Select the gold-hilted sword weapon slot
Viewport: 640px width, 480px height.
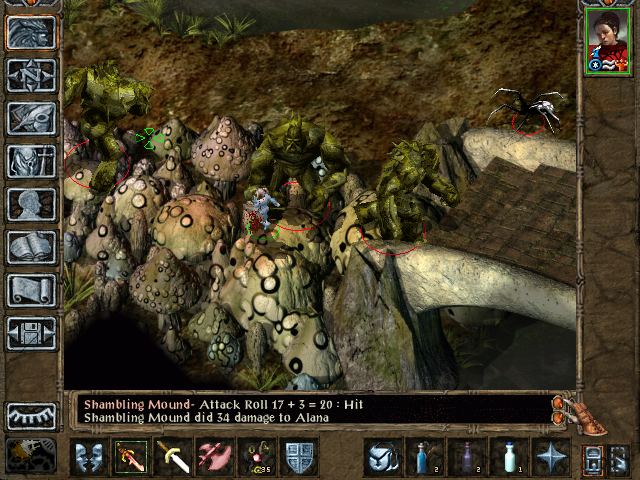172,457
